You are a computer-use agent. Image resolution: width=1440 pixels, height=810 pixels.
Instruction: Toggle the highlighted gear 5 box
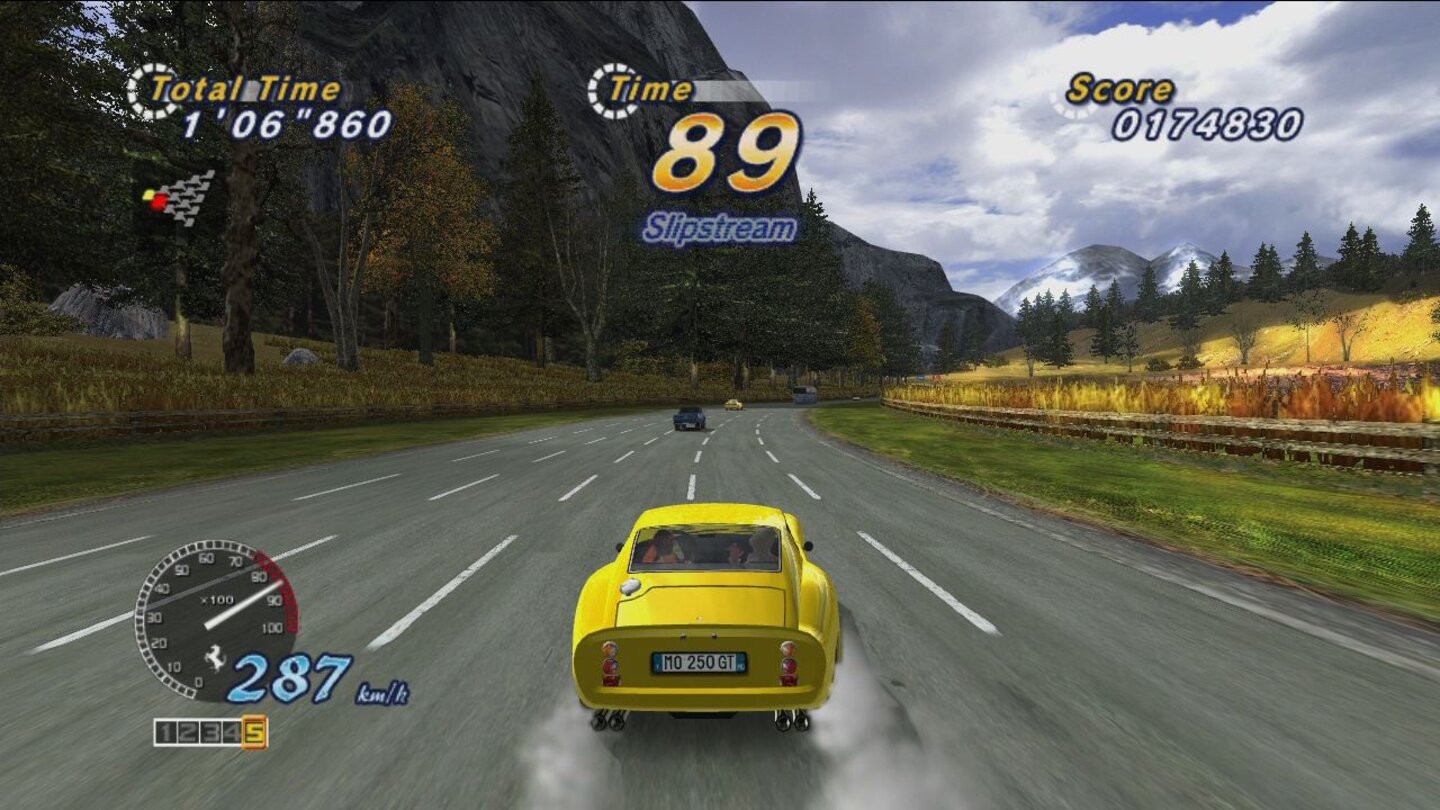pyautogui.click(x=254, y=732)
